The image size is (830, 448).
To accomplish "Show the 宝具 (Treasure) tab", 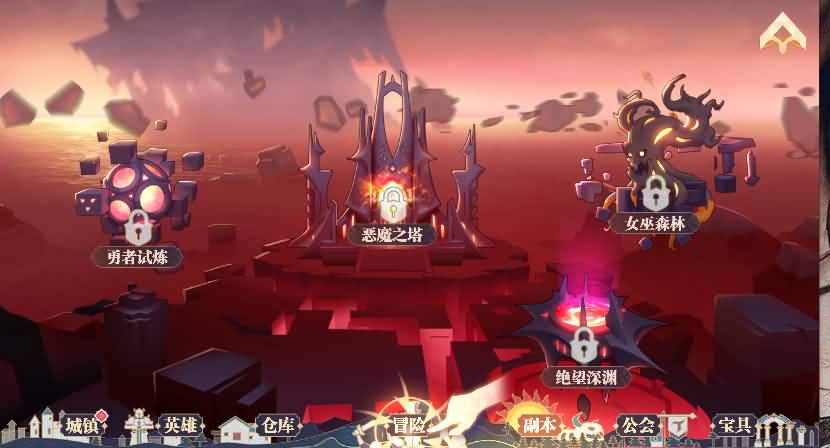I will [735, 426].
